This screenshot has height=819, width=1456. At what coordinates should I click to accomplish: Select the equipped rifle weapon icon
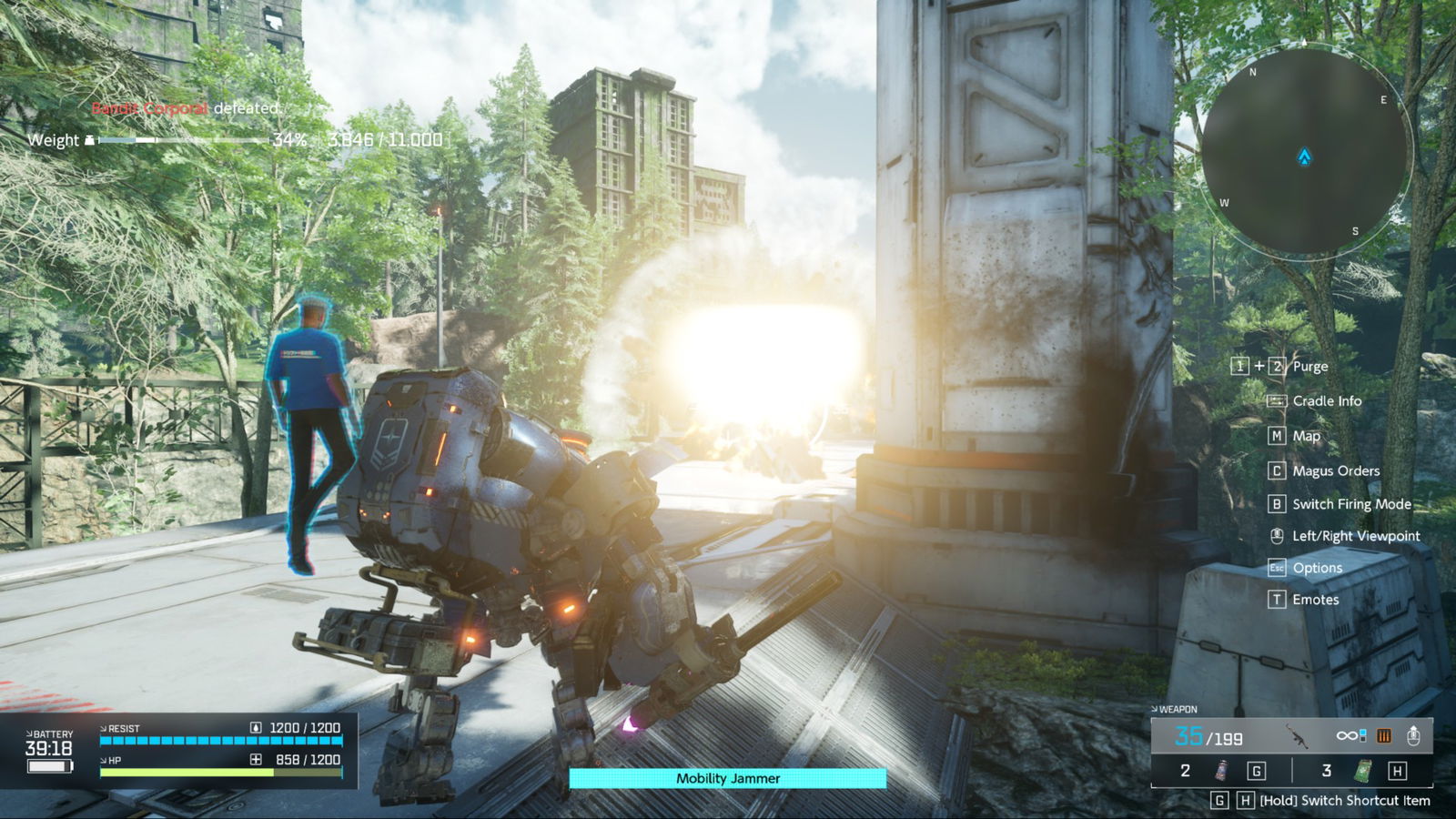pyautogui.click(x=1296, y=735)
